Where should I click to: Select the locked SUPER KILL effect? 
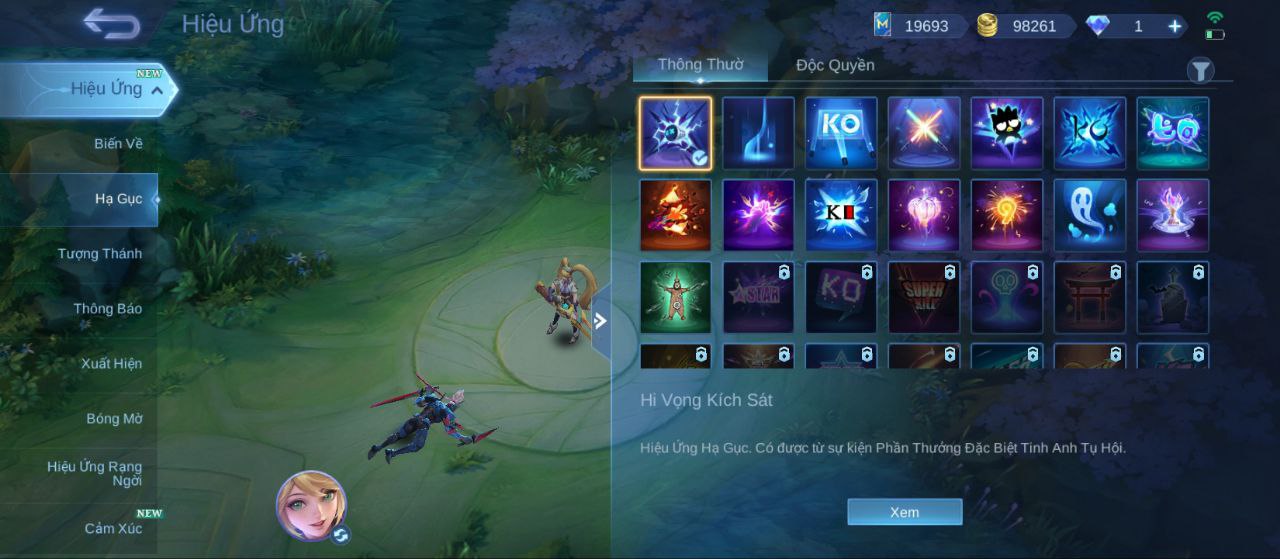924,297
